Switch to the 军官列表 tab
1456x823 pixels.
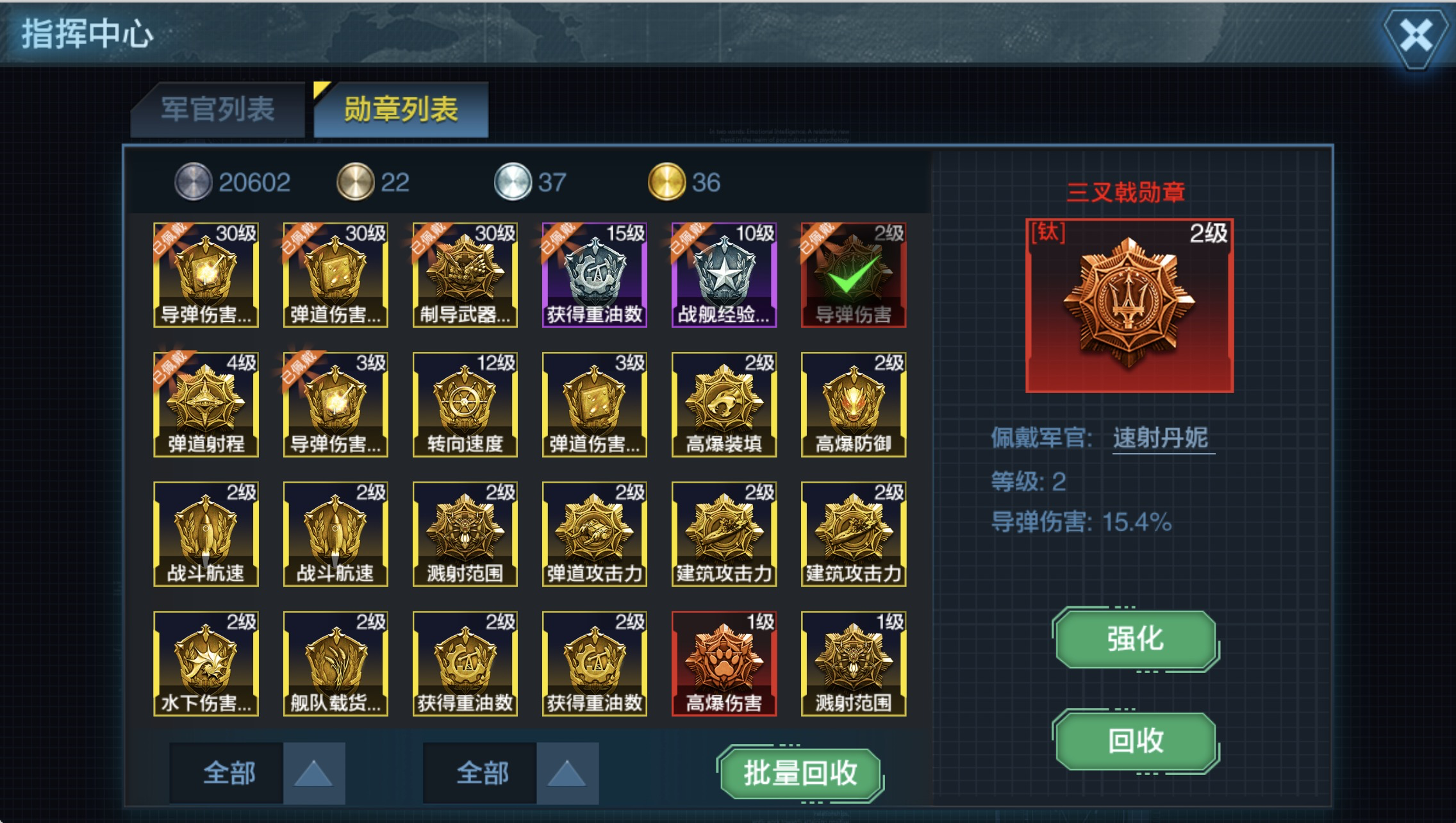coord(218,109)
